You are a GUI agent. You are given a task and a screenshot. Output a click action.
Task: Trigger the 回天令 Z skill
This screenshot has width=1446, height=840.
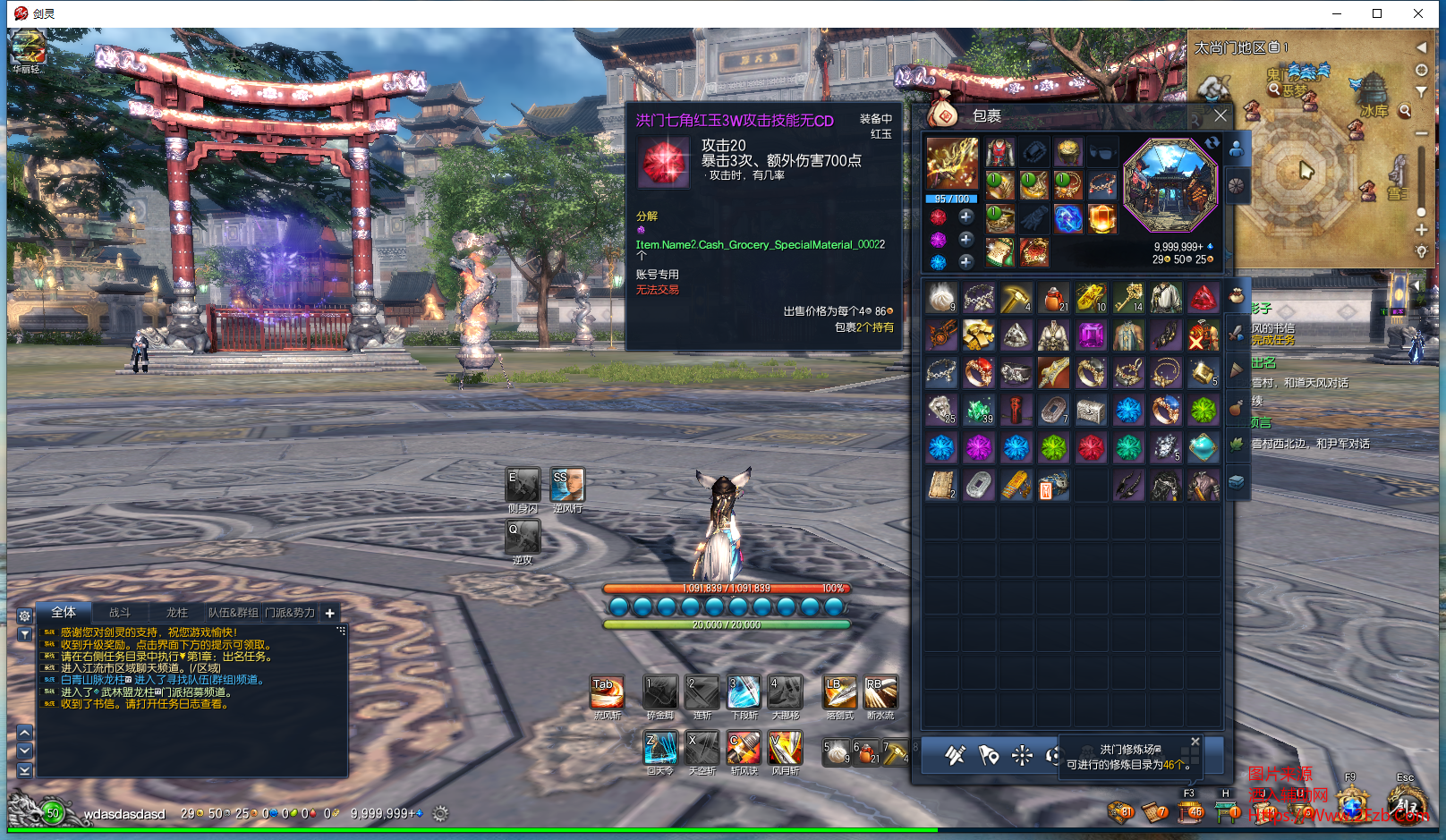coord(660,748)
